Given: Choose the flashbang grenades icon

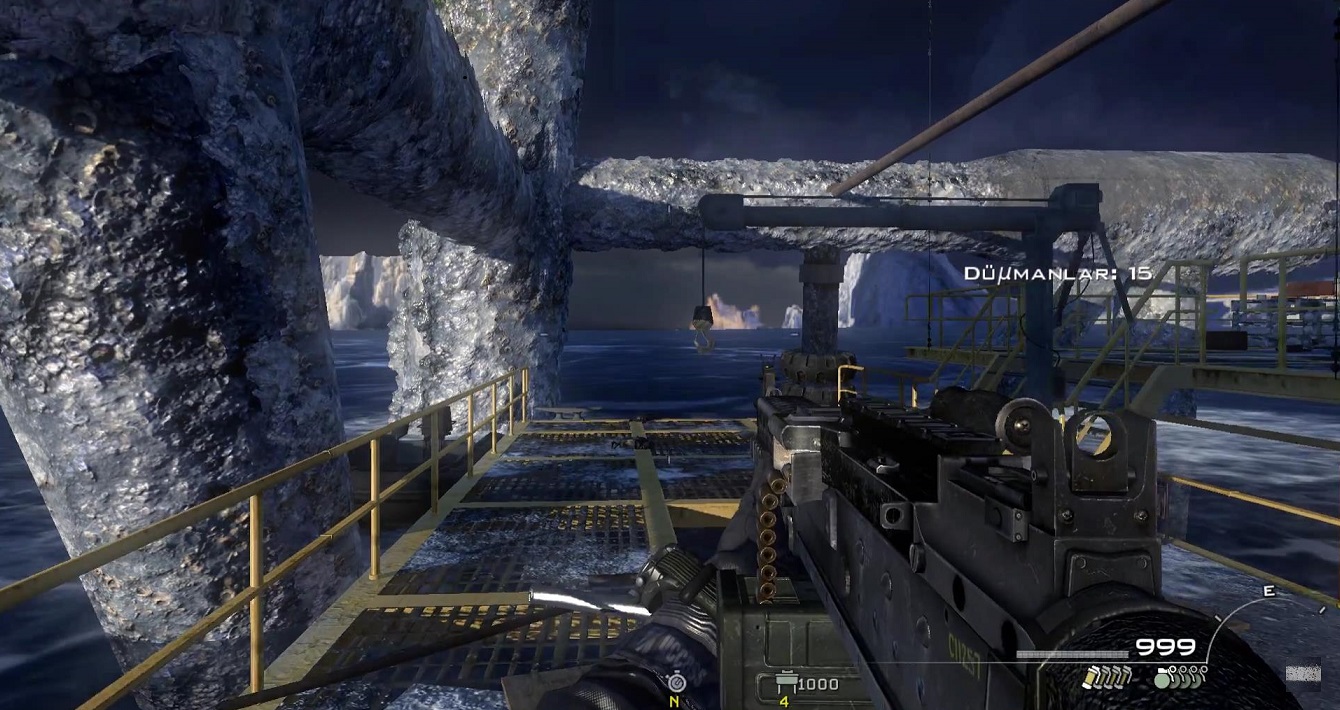Looking at the screenshot, I should pos(1105,677).
